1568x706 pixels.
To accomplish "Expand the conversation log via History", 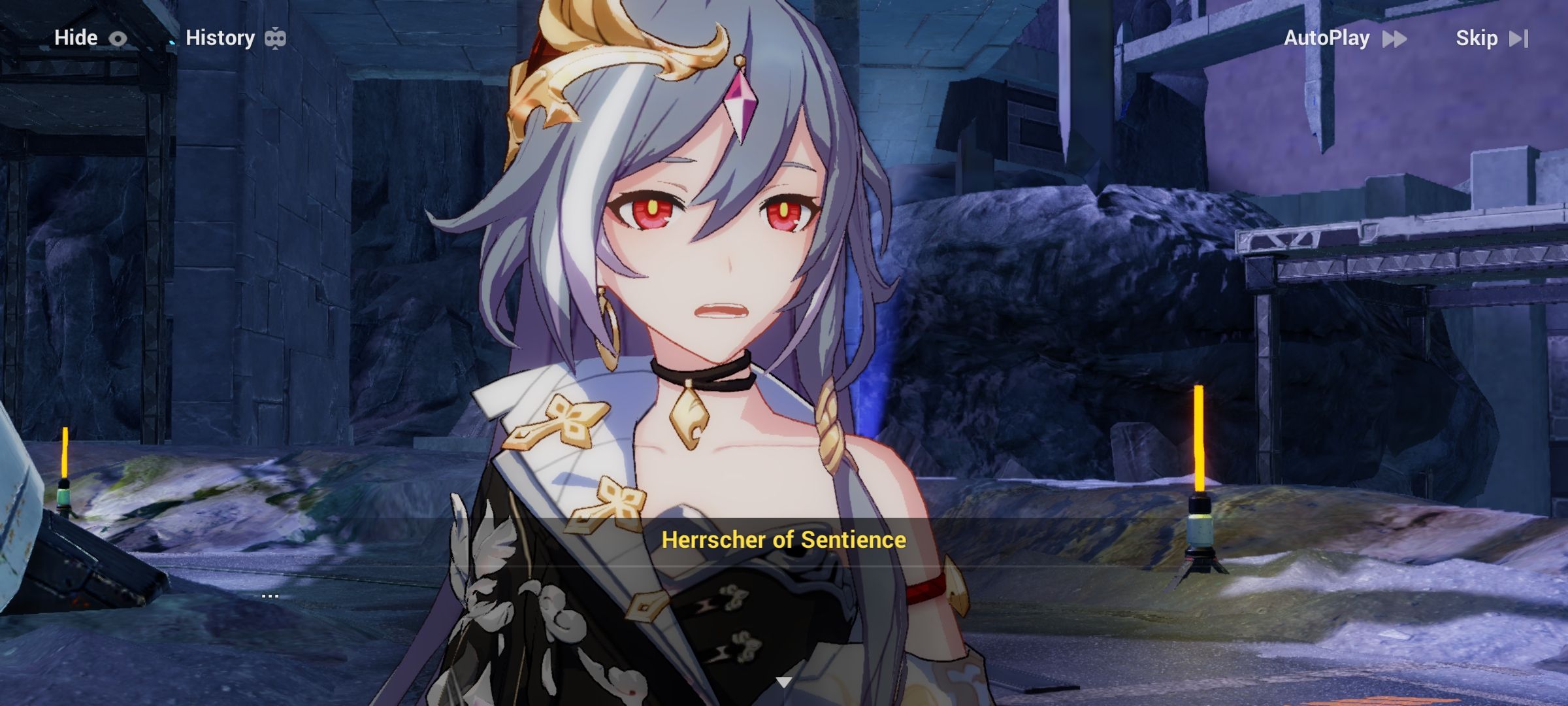I will (220, 38).
